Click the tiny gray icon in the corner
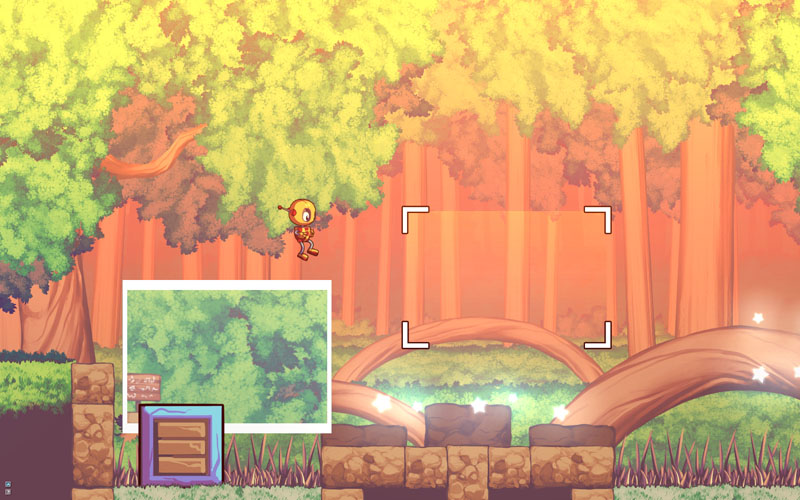This screenshot has width=800, height=500. (8, 492)
